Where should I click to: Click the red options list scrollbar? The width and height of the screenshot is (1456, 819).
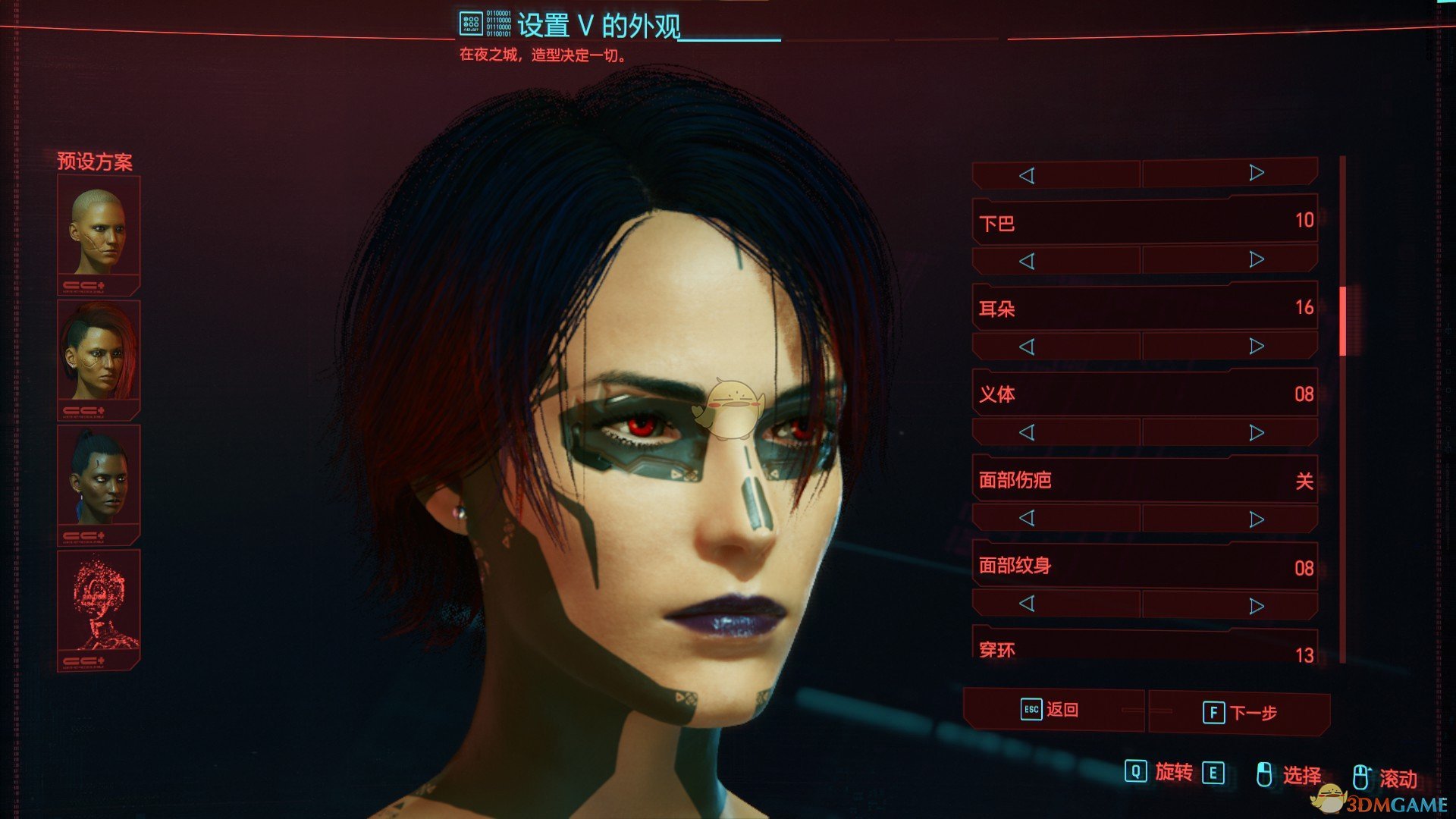tap(1343, 322)
